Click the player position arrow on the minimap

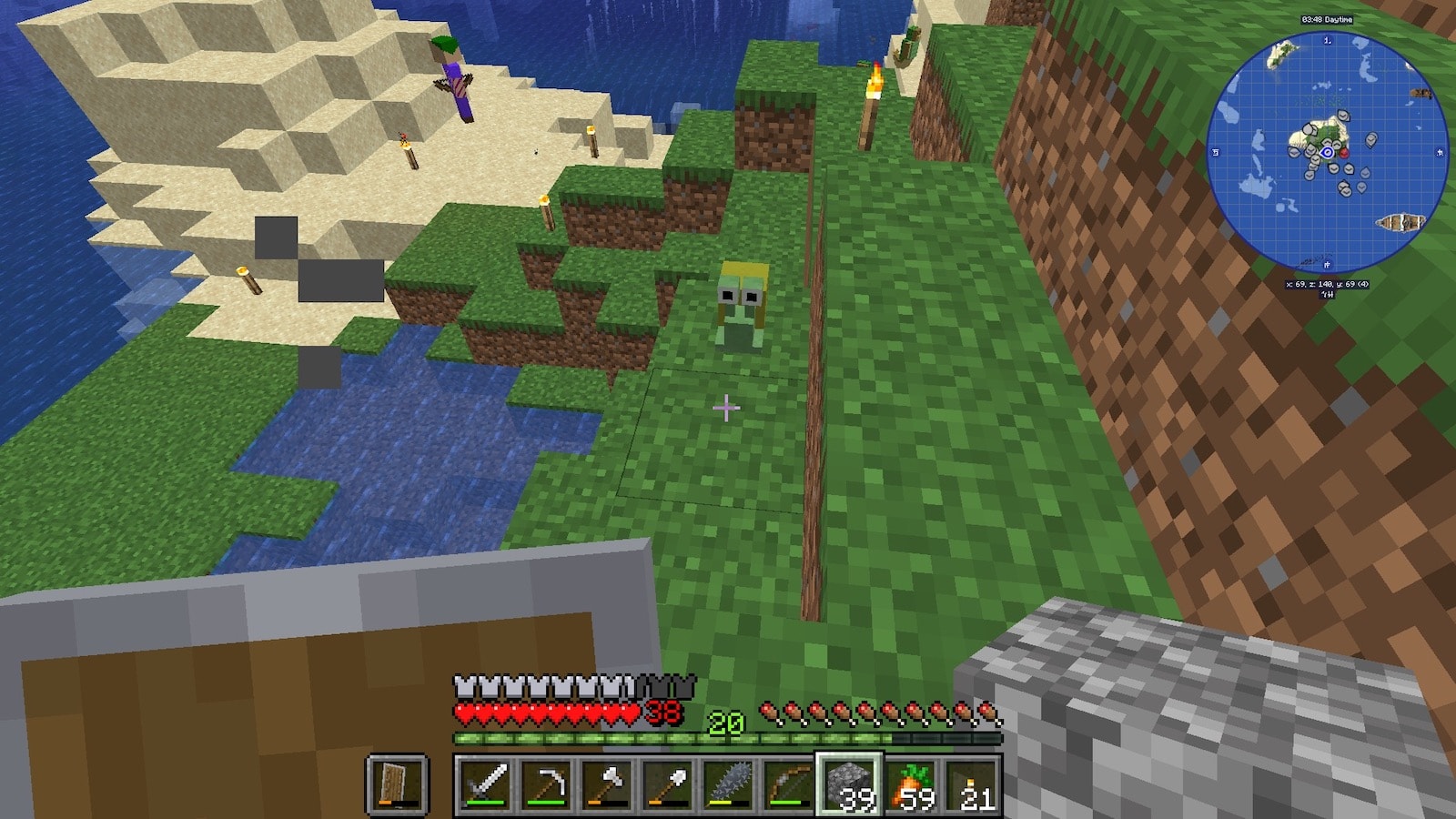click(1328, 153)
